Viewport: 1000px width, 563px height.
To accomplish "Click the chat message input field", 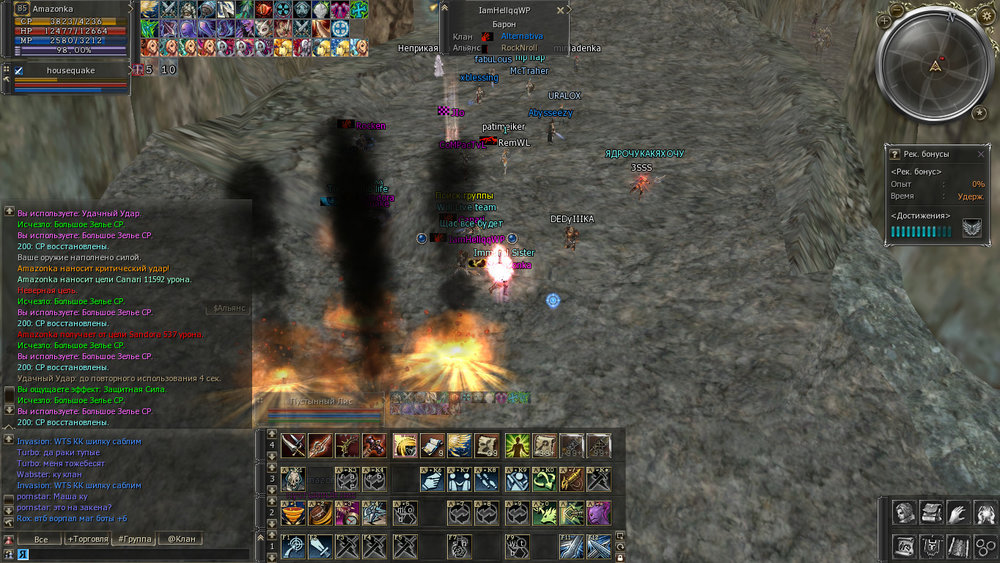I will [130, 553].
